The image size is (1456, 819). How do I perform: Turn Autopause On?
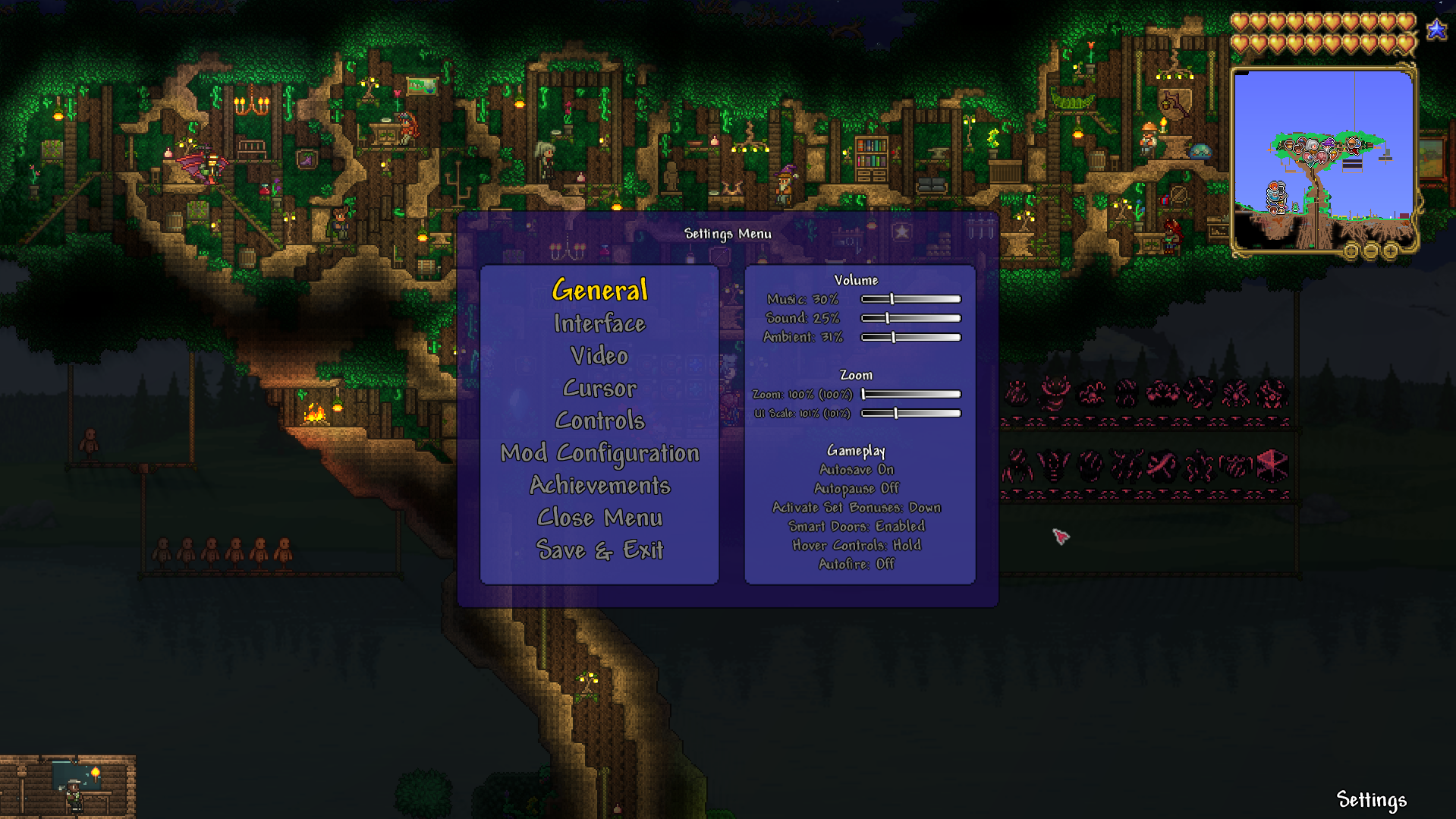[856, 488]
